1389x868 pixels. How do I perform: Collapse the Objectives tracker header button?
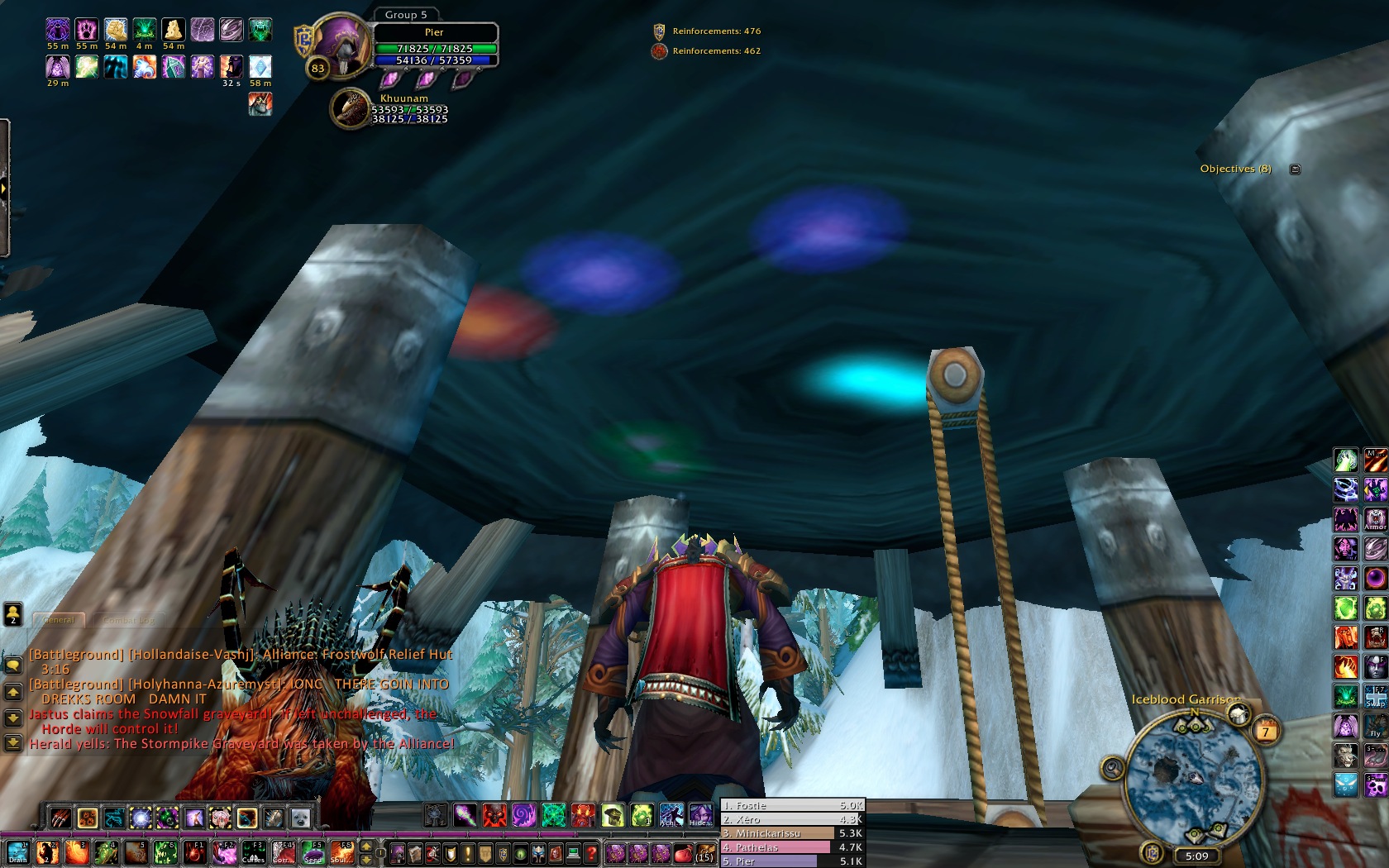[x=1295, y=169]
